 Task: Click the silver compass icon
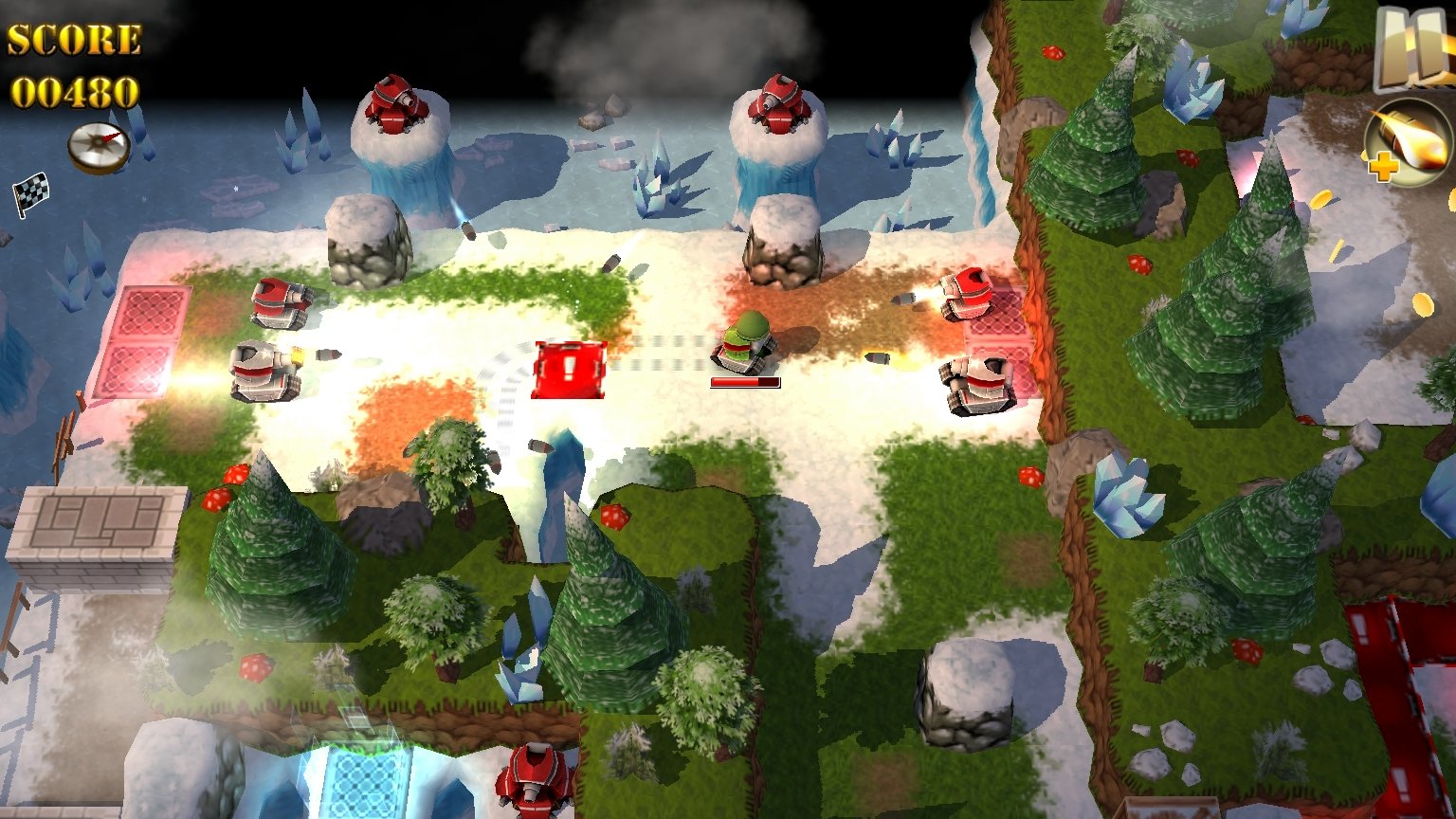click(99, 148)
